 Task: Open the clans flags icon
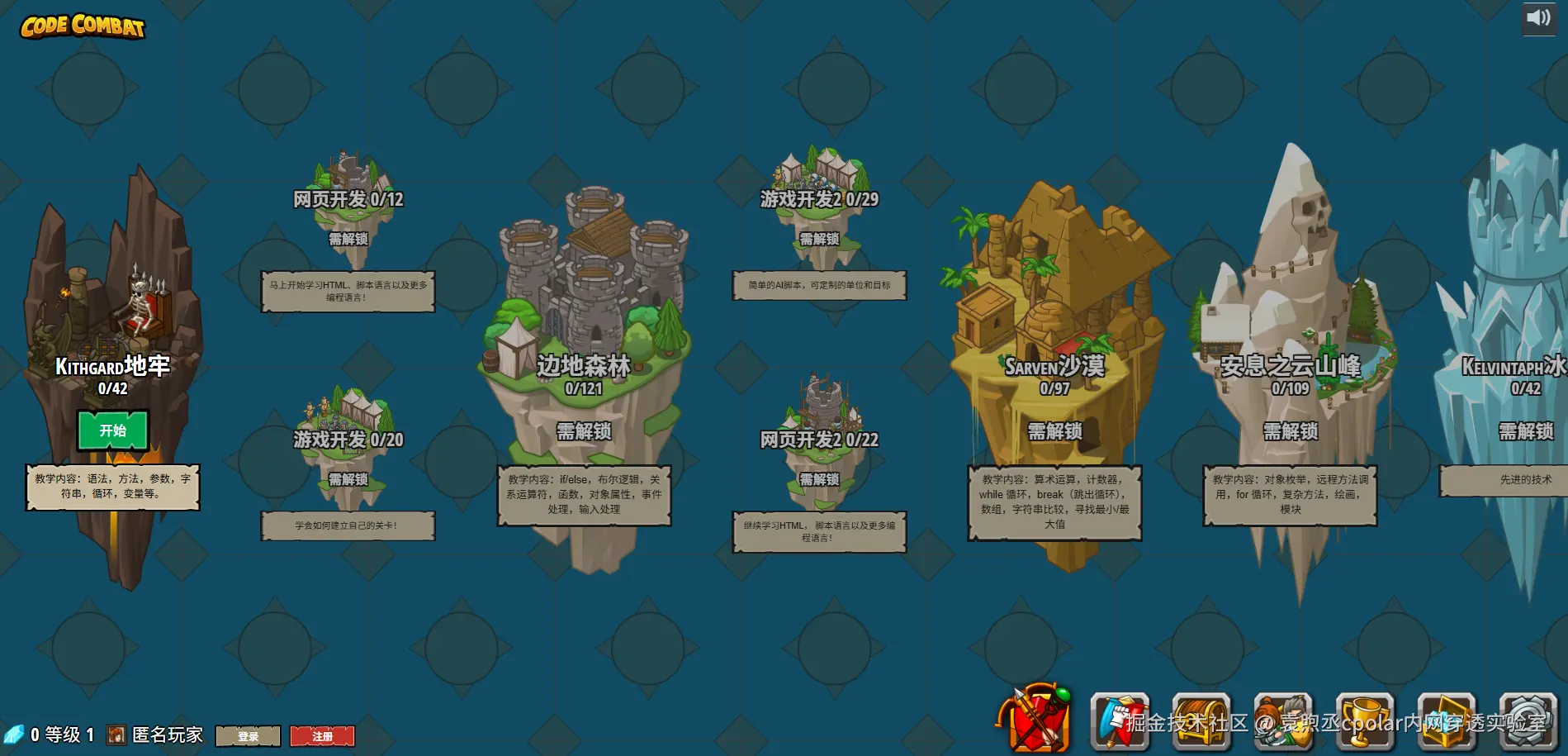(1120, 722)
